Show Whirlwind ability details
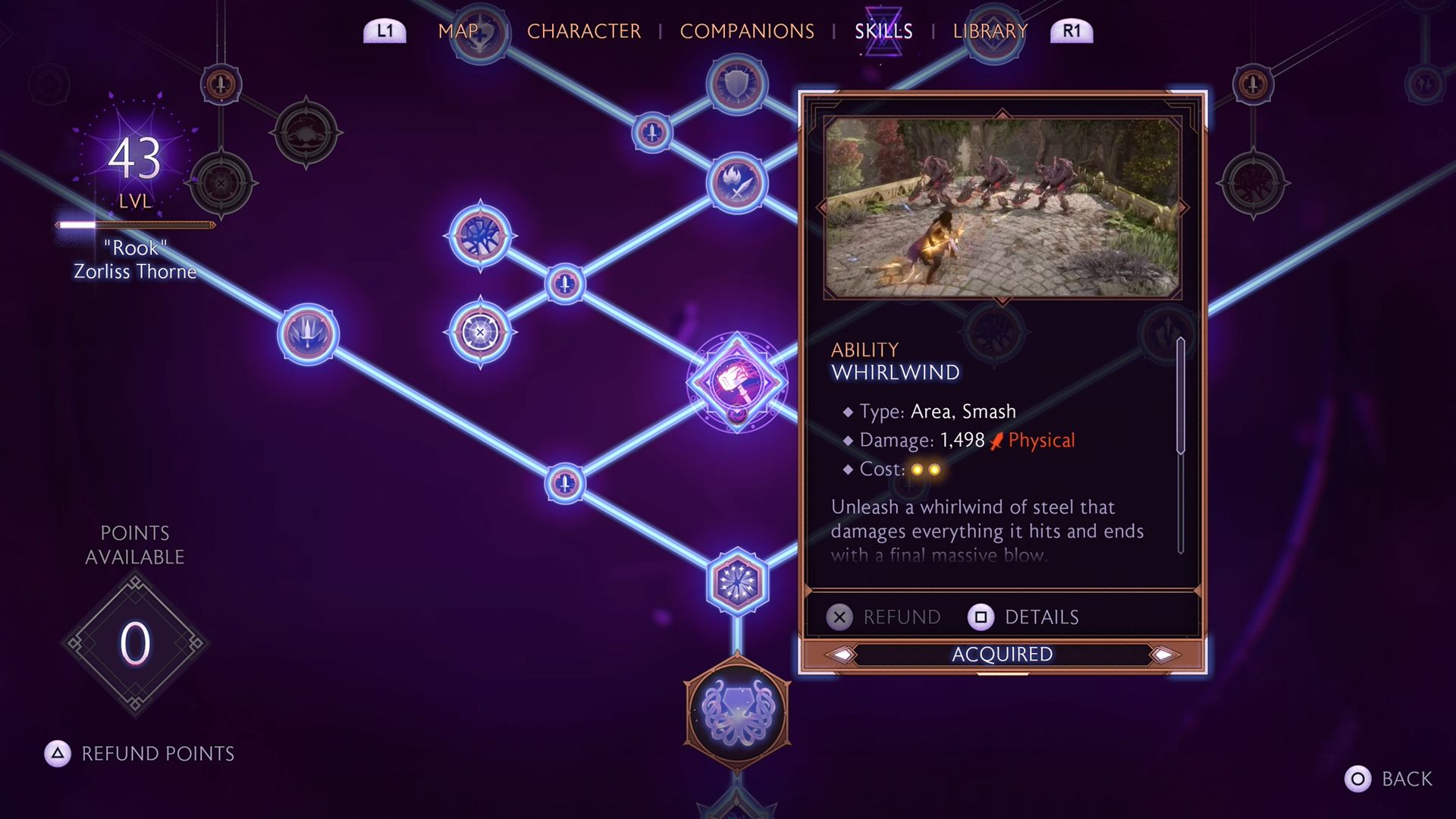 pyautogui.click(x=1024, y=617)
